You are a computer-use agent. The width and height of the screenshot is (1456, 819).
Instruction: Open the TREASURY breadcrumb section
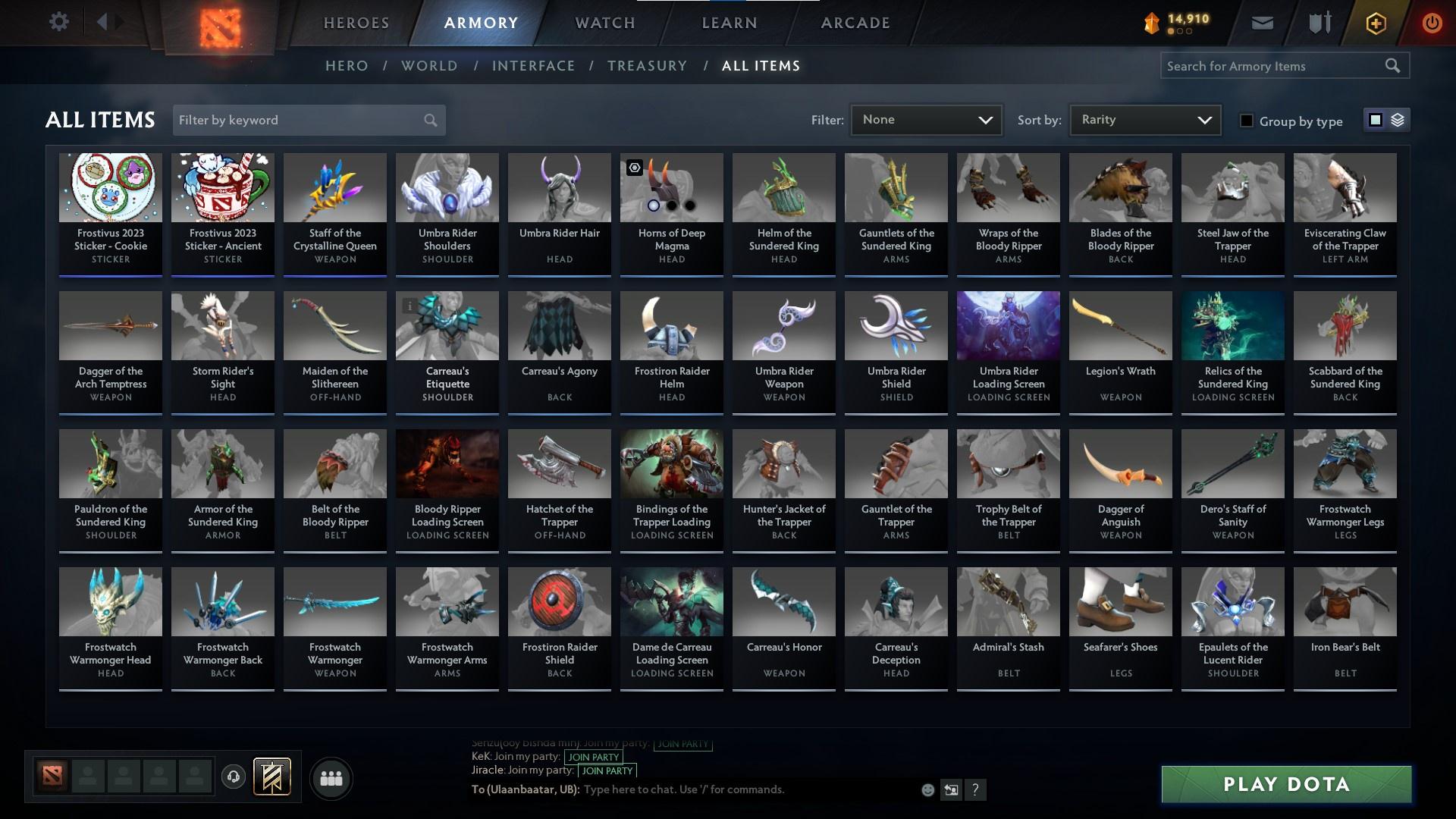[647, 66]
